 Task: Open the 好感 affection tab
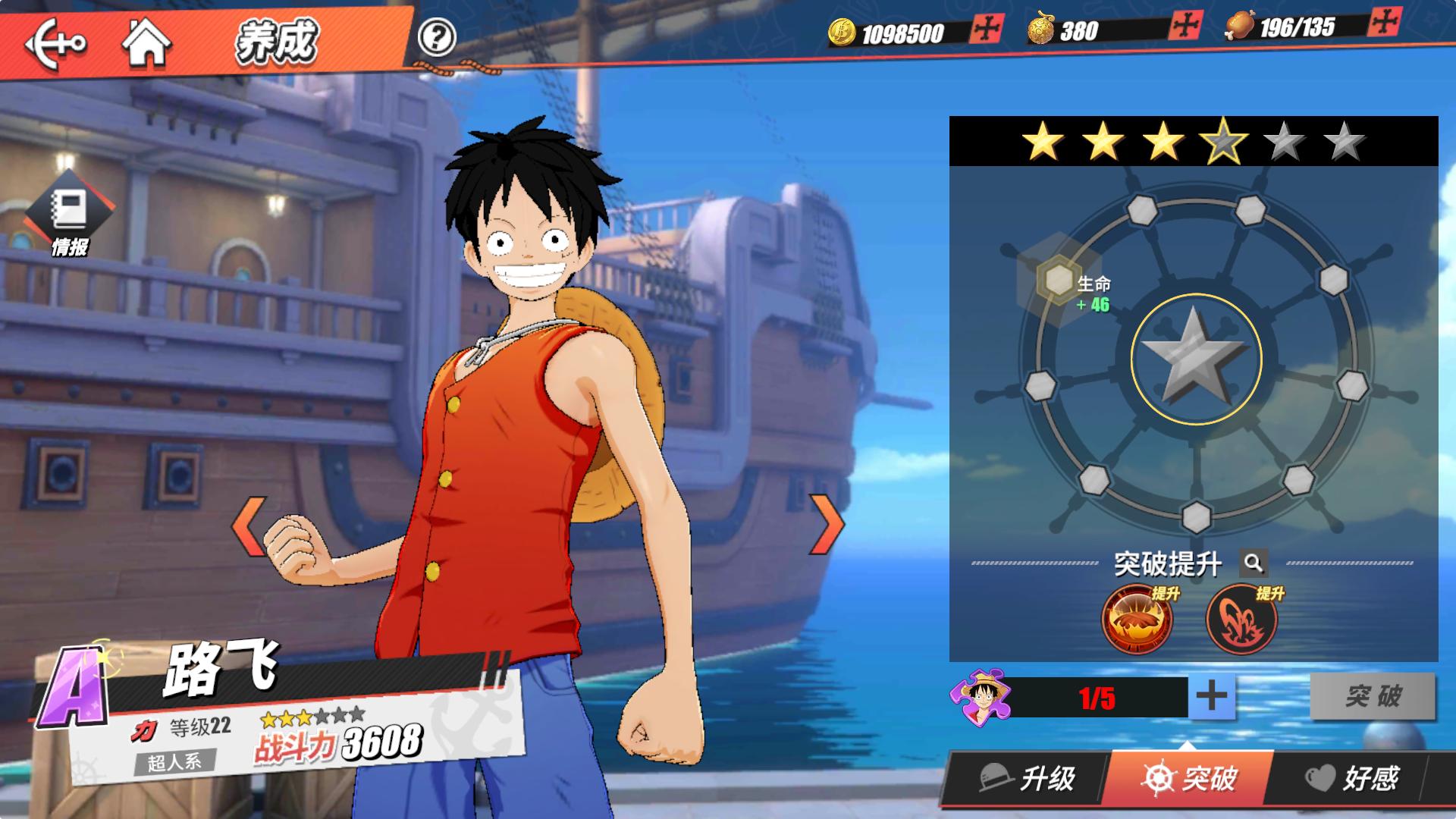pos(1352,778)
